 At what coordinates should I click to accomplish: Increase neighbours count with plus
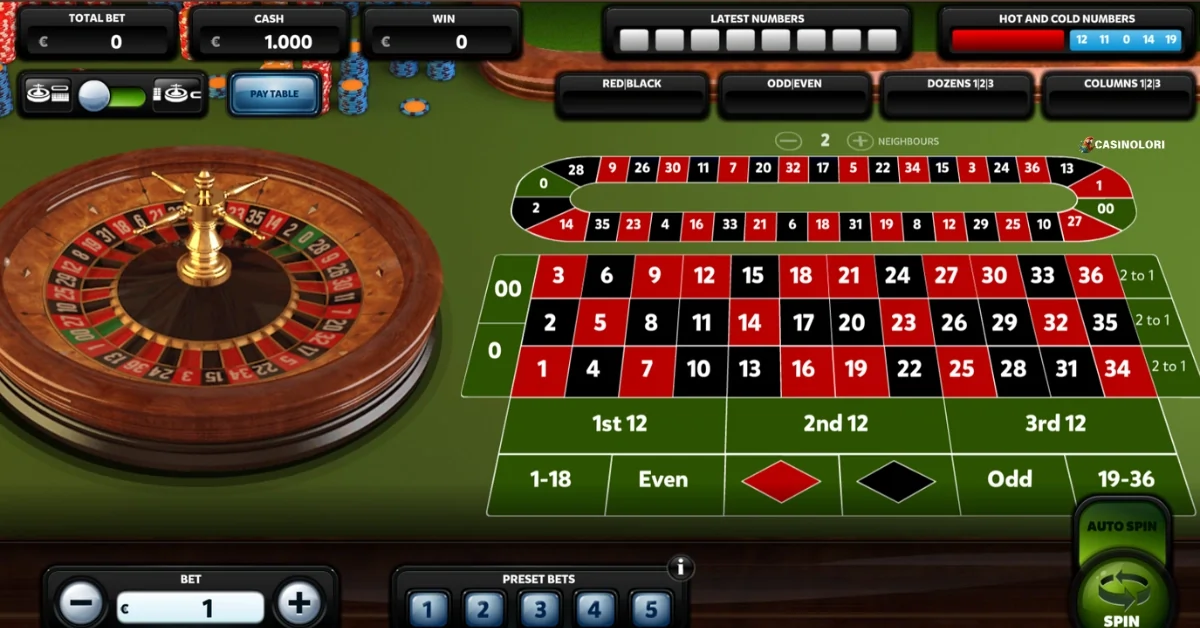click(x=859, y=141)
